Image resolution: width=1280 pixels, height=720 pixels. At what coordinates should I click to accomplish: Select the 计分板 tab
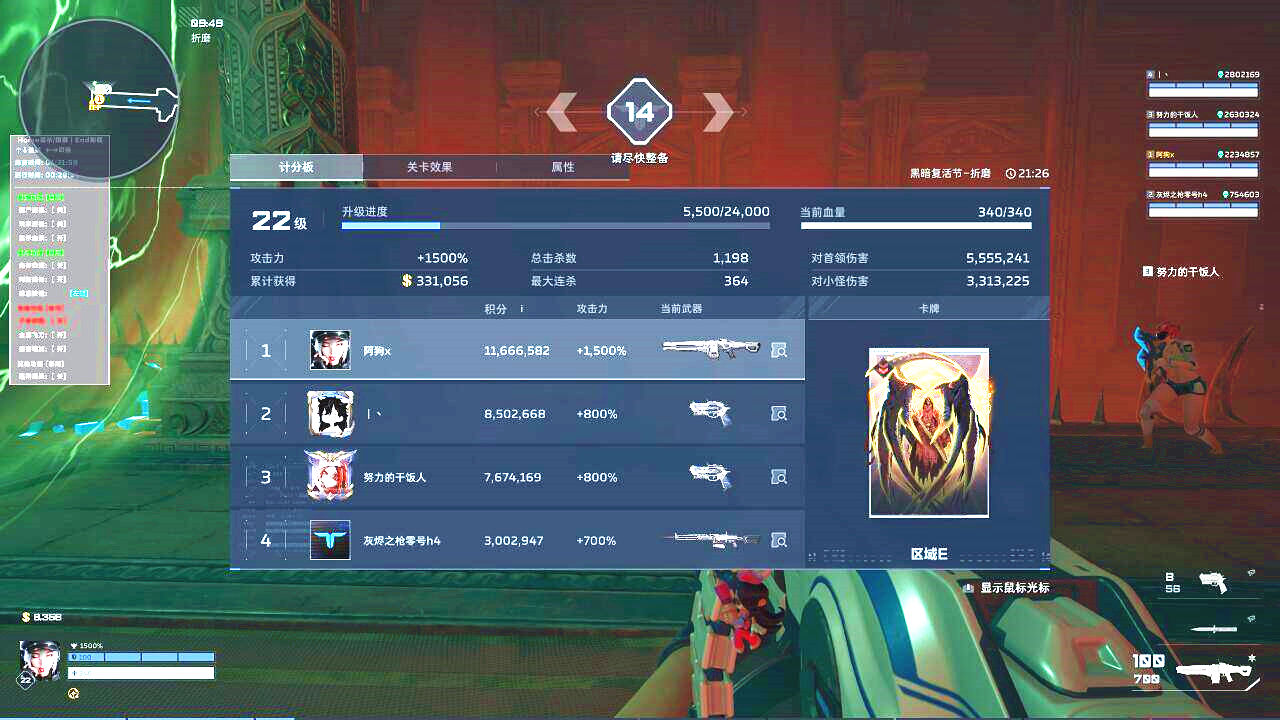(296, 167)
